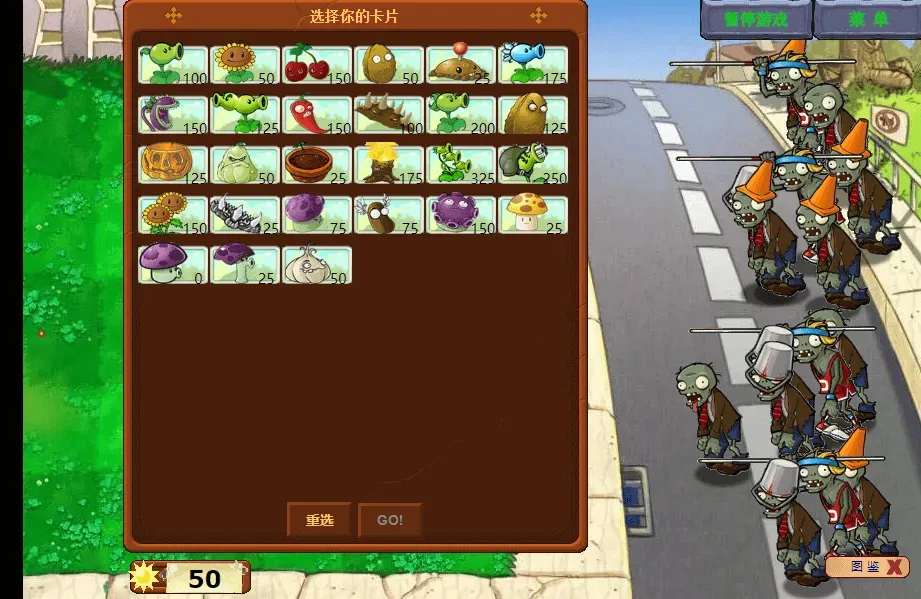Choose the Sunflower card
Screen dimensions: 921x599
click(x=245, y=65)
